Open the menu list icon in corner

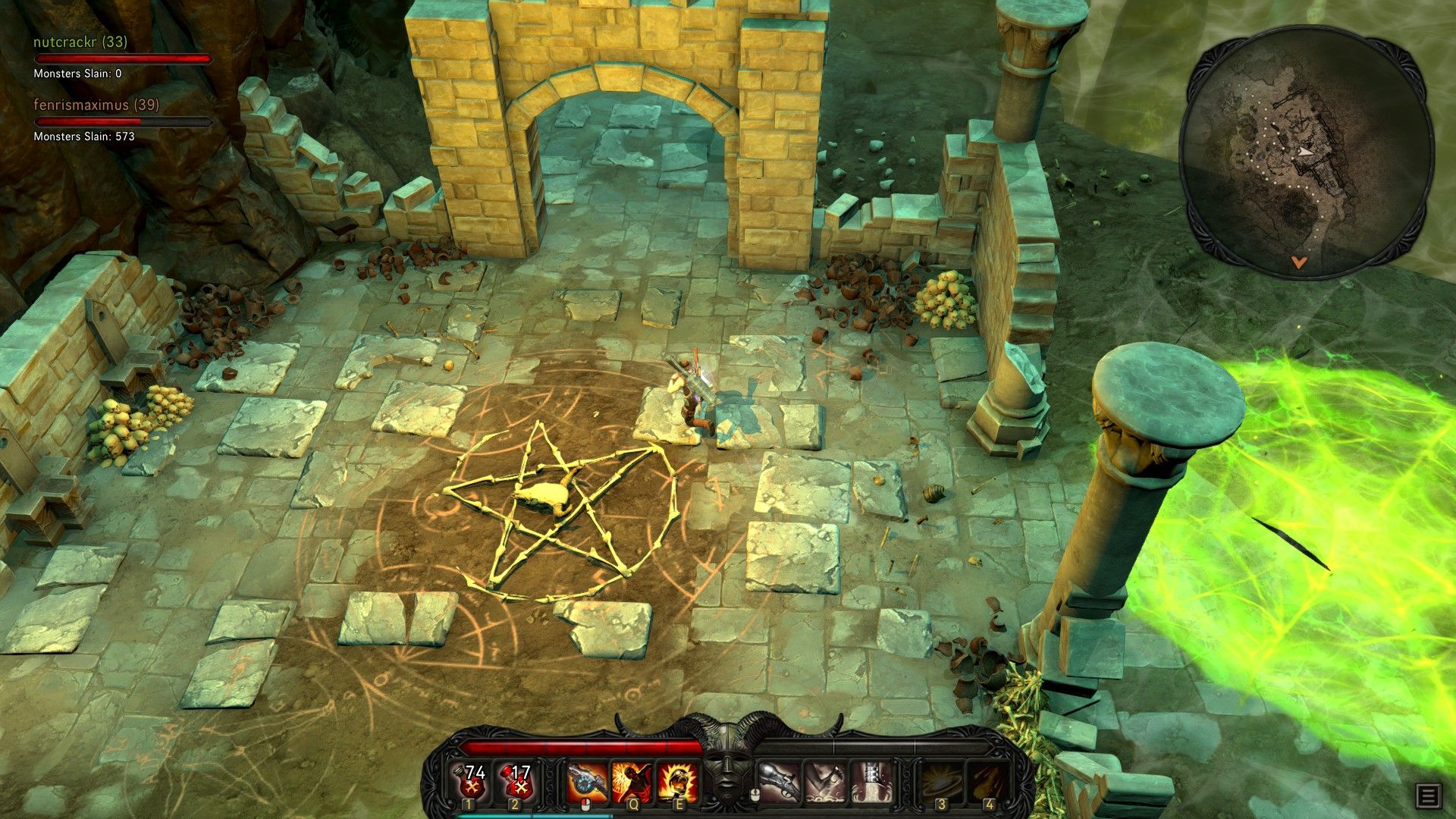(x=1428, y=796)
